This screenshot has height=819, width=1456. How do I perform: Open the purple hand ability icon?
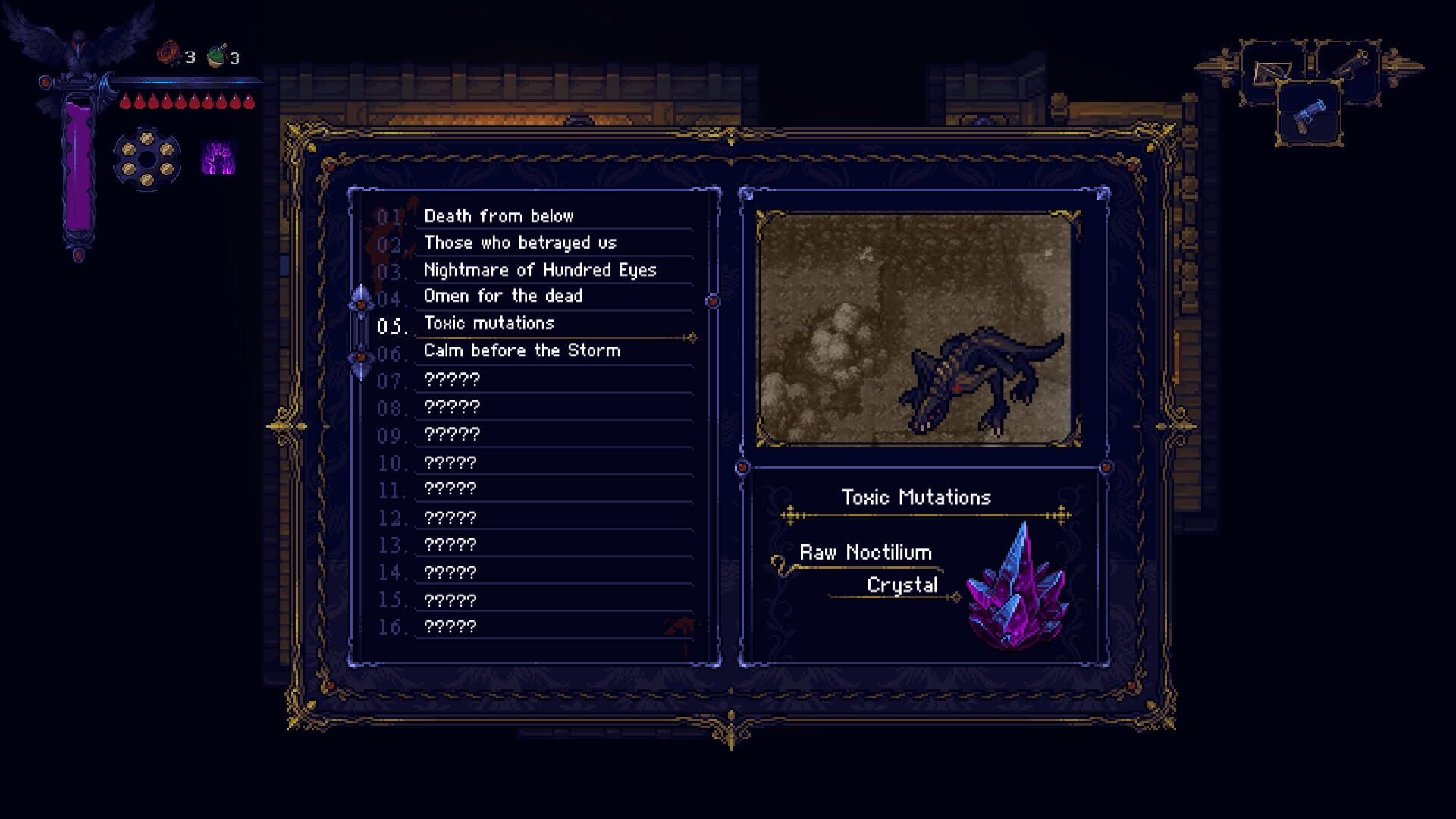coord(219,157)
